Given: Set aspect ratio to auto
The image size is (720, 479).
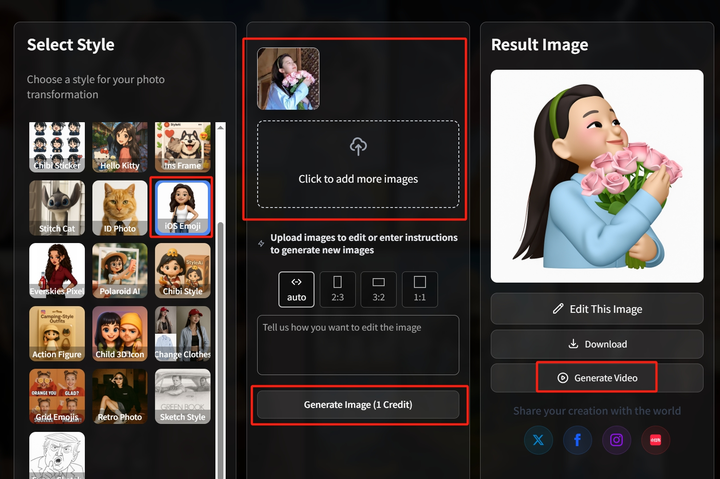Looking at the screenshot, I should pyautogui.click(x=296, y=289).
